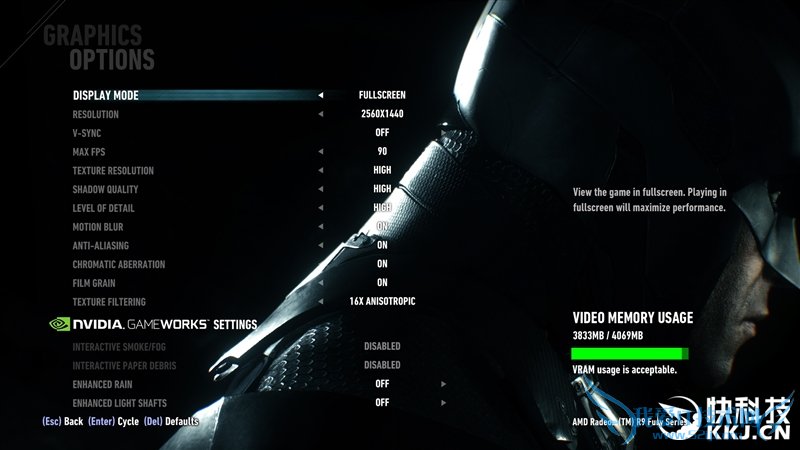Click the left arrow next to 2560x1440
Viewport: 800px width, 450px height.
tap(321, 115)
